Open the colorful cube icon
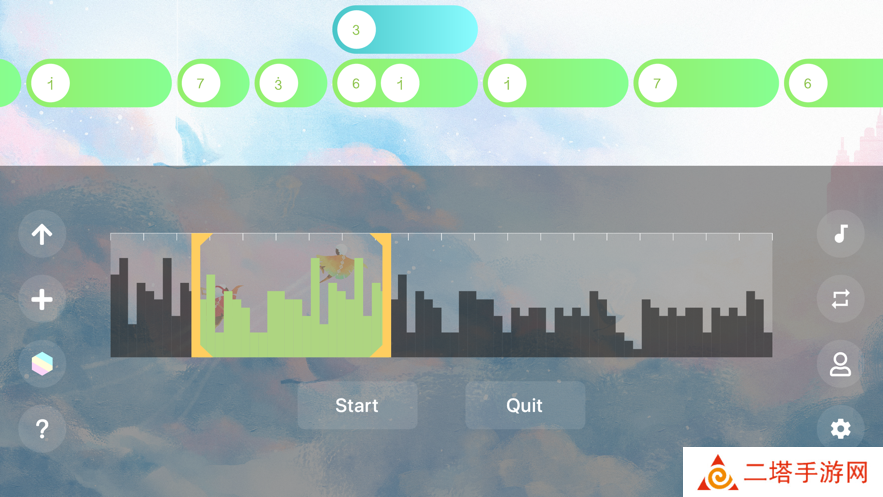Viewport: 883px width, 497px height. tap(42, 364)
